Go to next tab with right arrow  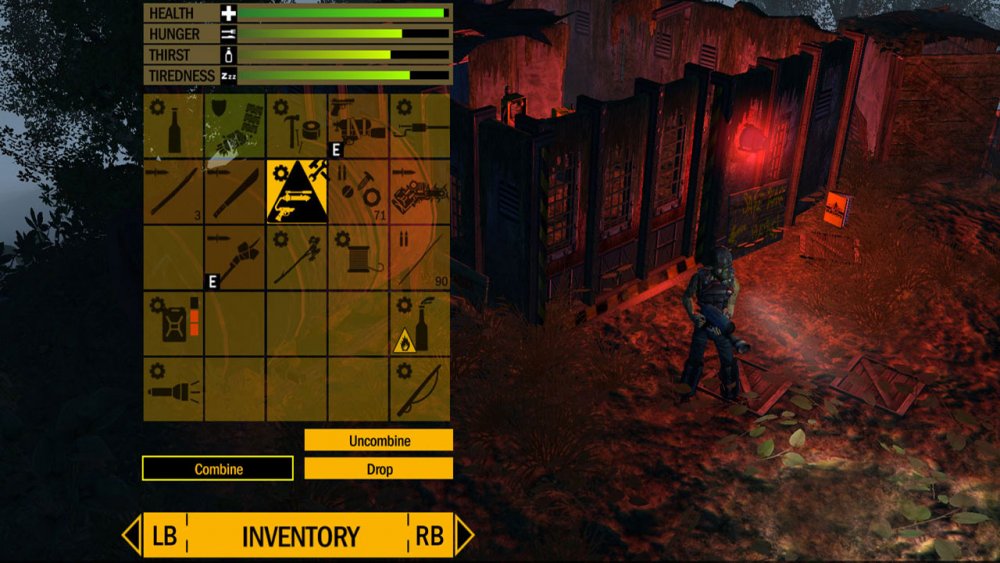pos(463,536)
